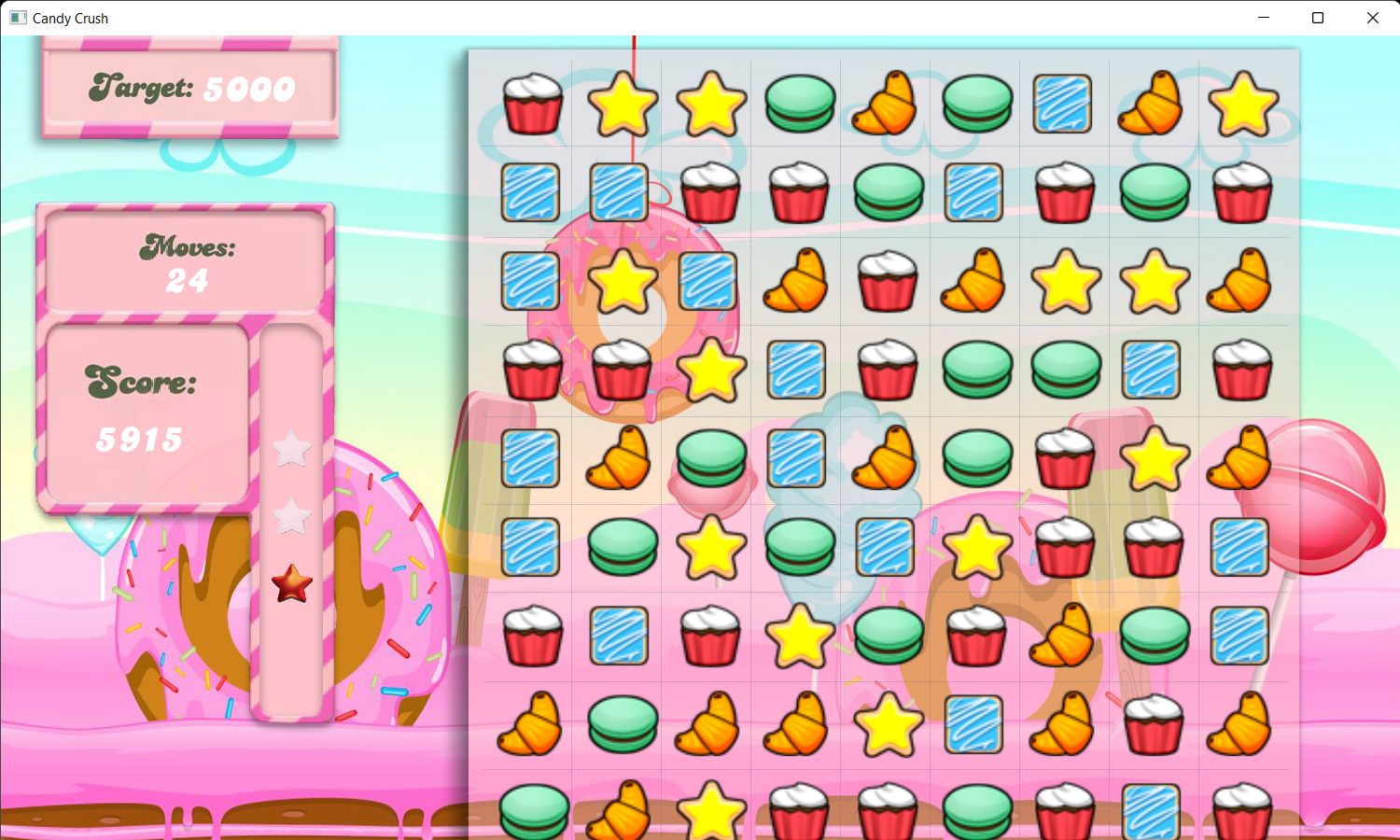Select the star candy in the middle of the board
Image resolution: width=1400 pixels, height=840 pixels.
pos(975,548)
